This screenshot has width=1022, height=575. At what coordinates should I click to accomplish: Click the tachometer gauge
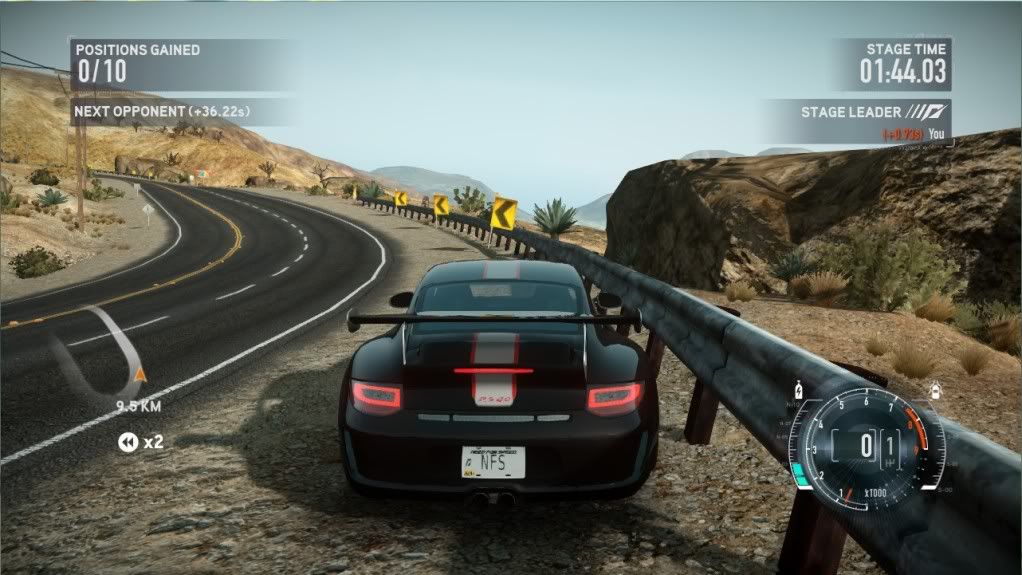coord(866,444)
